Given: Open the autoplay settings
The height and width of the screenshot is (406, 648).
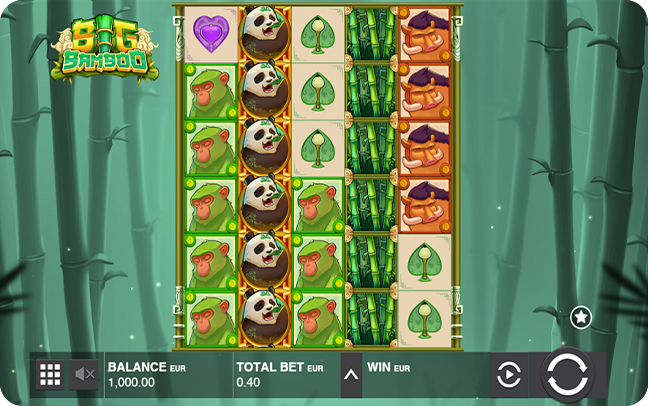Looking at the screenshot, I should pyautogui.click(x=509, y=375).
